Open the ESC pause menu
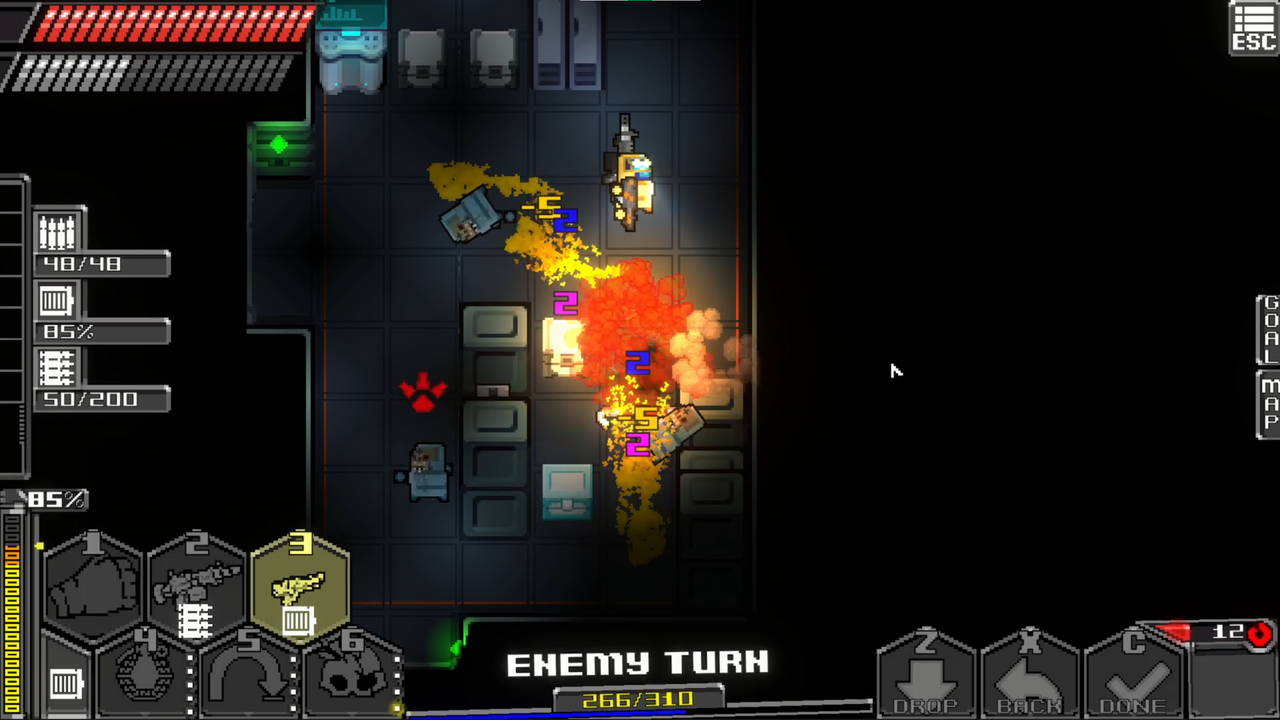This screenshot has height=720, width=1280. [x=1252, y=28]
